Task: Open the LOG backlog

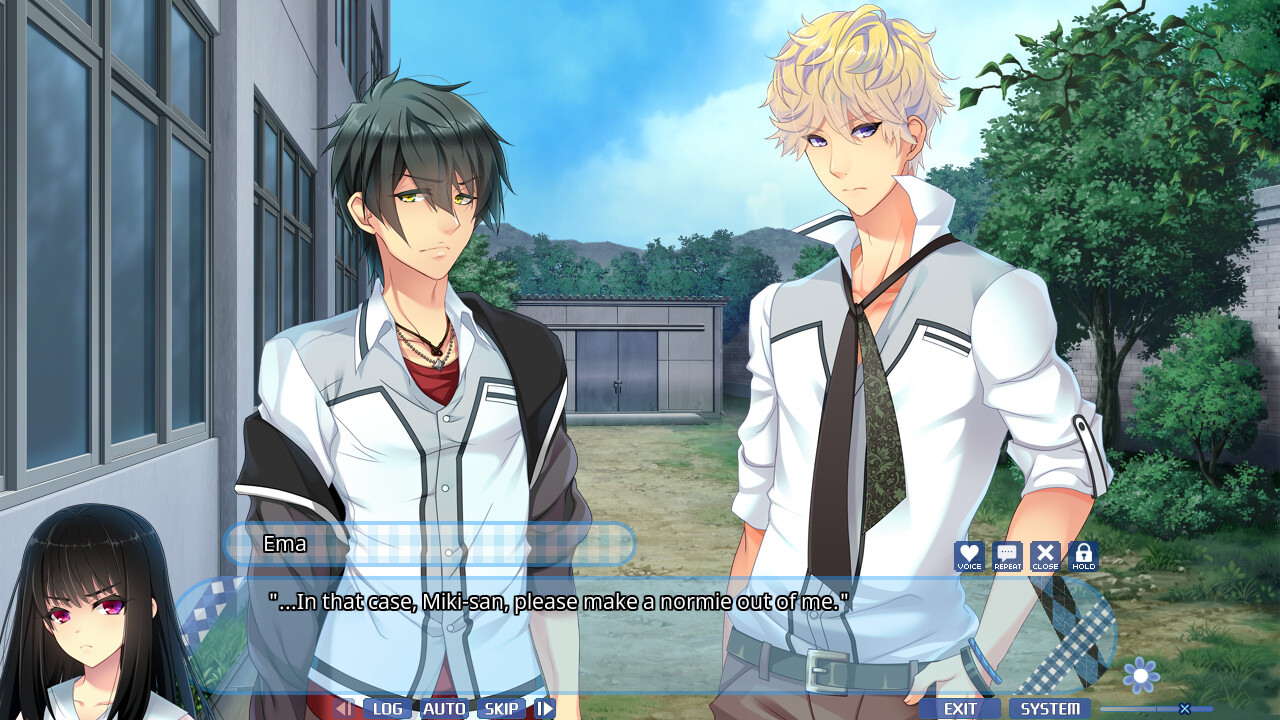Action: pyautogui.click(x=387, y=709)
